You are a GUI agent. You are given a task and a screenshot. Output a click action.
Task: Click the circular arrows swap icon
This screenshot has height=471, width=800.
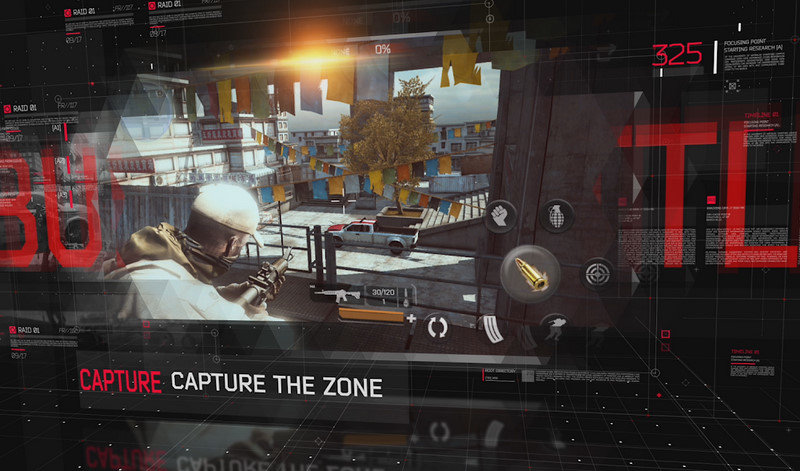437,326
